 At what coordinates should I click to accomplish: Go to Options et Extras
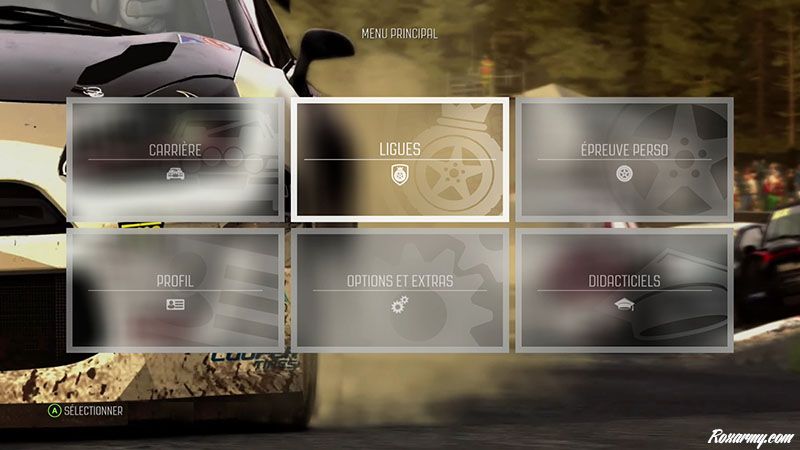[400, 290]
